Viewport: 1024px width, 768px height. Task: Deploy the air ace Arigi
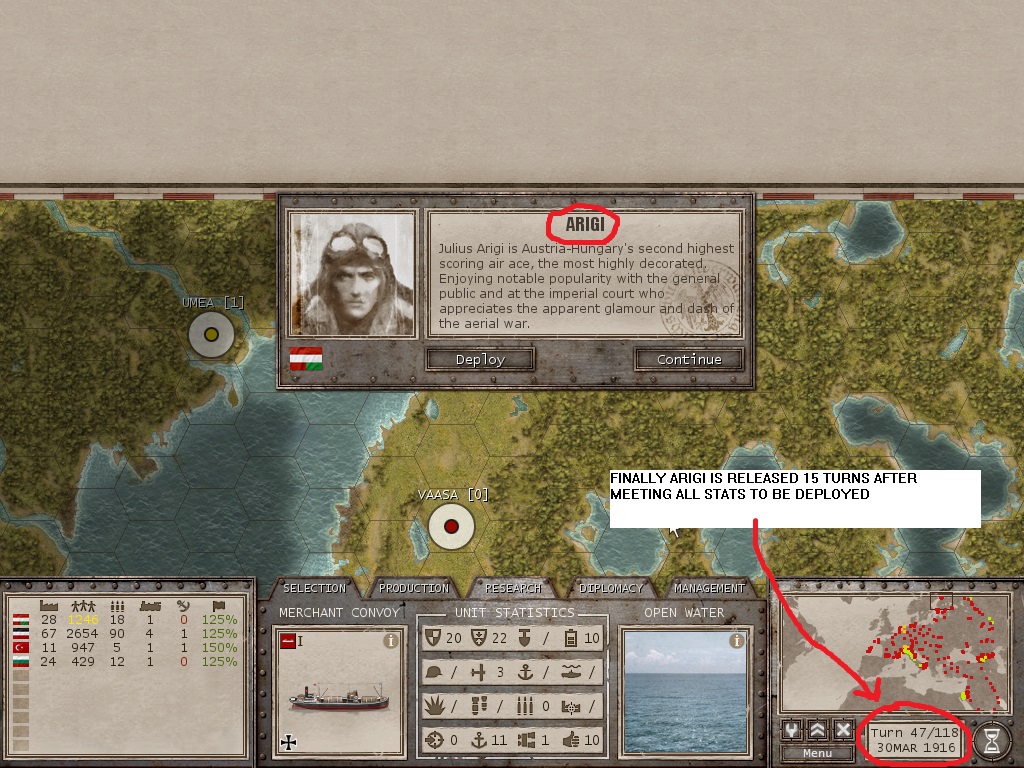pos(480,359)
